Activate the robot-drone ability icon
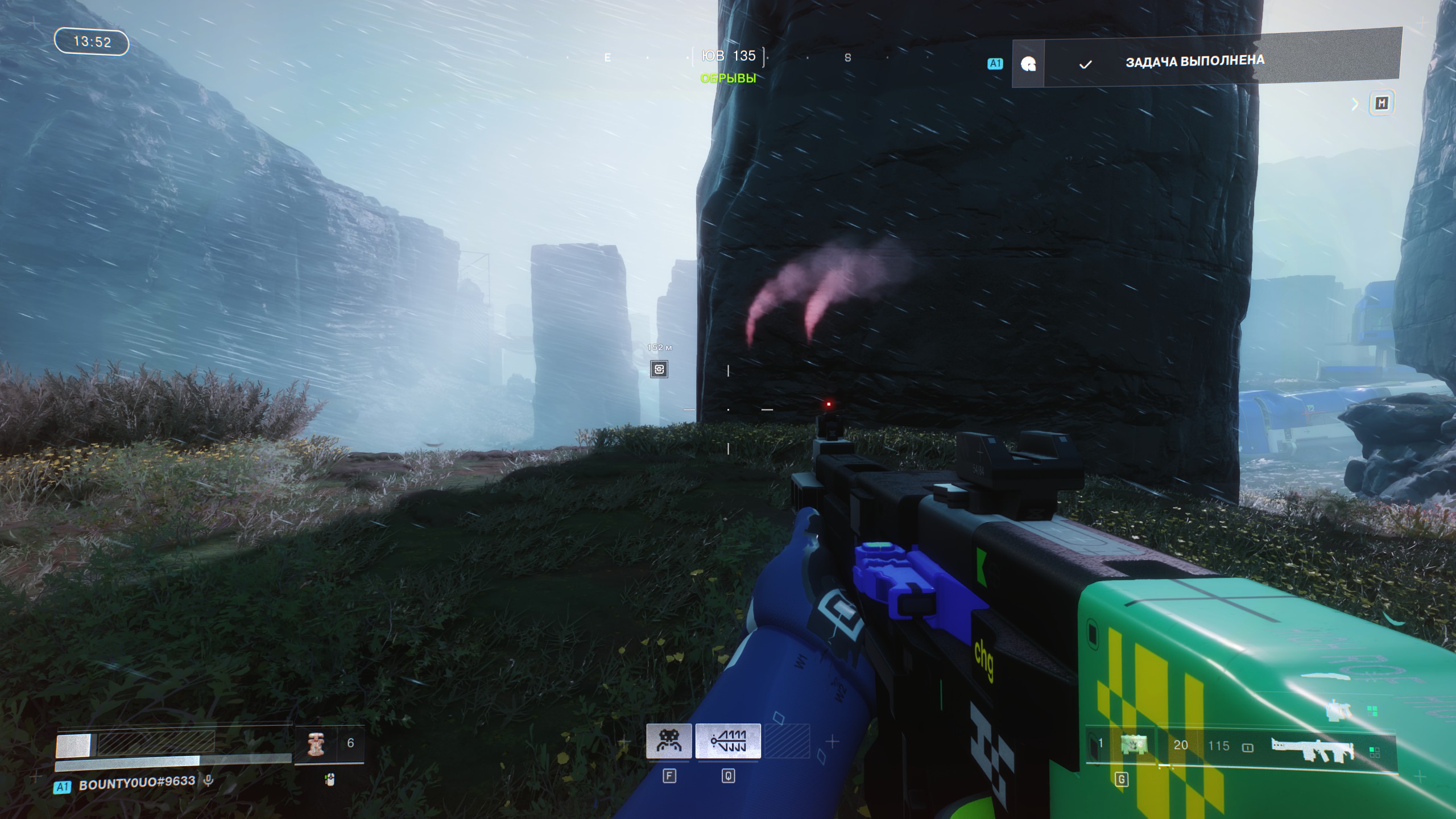Viewport: 1456px width, 819px height. click(x=669, y=741)
